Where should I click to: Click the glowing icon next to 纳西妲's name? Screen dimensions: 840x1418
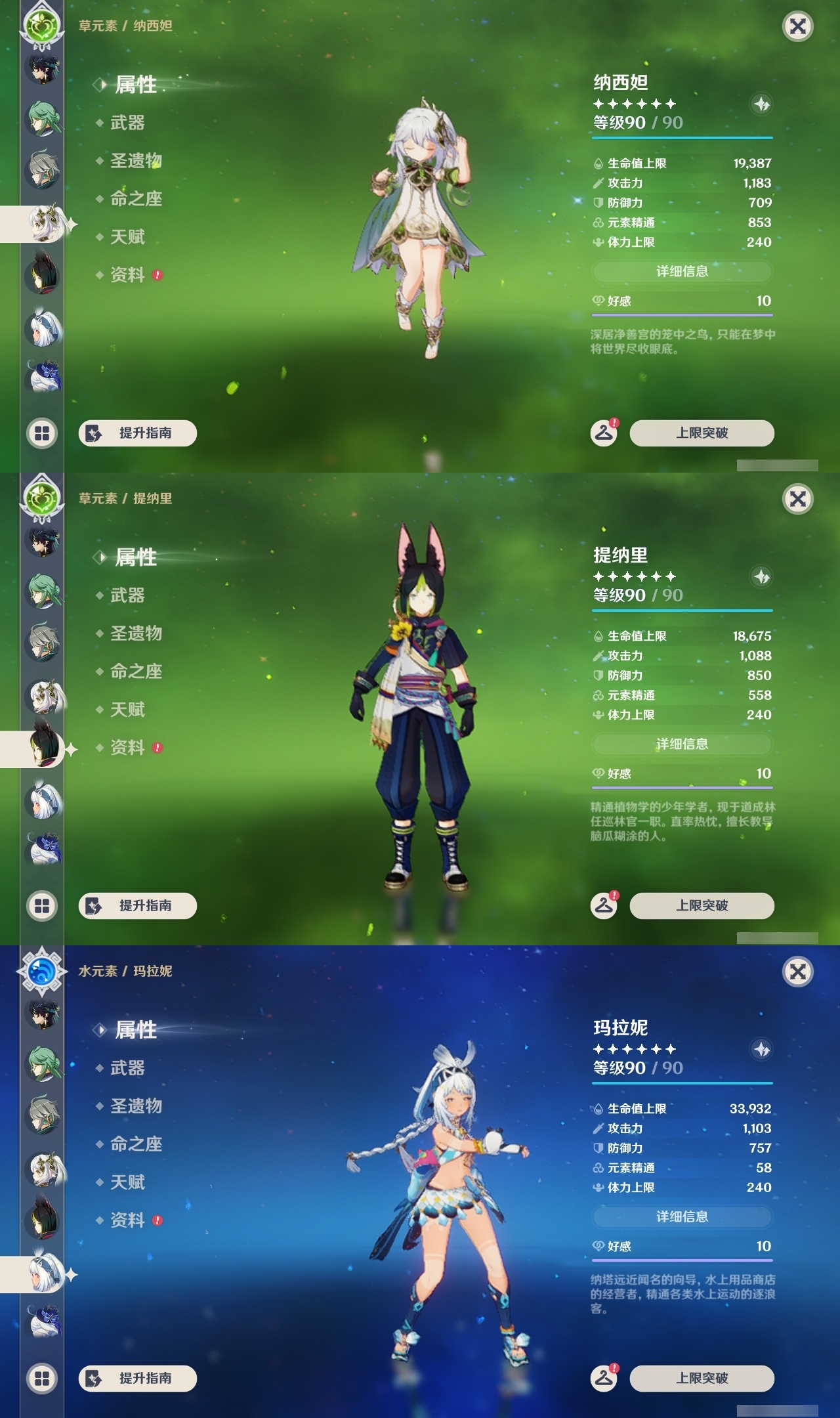(761, 105)
